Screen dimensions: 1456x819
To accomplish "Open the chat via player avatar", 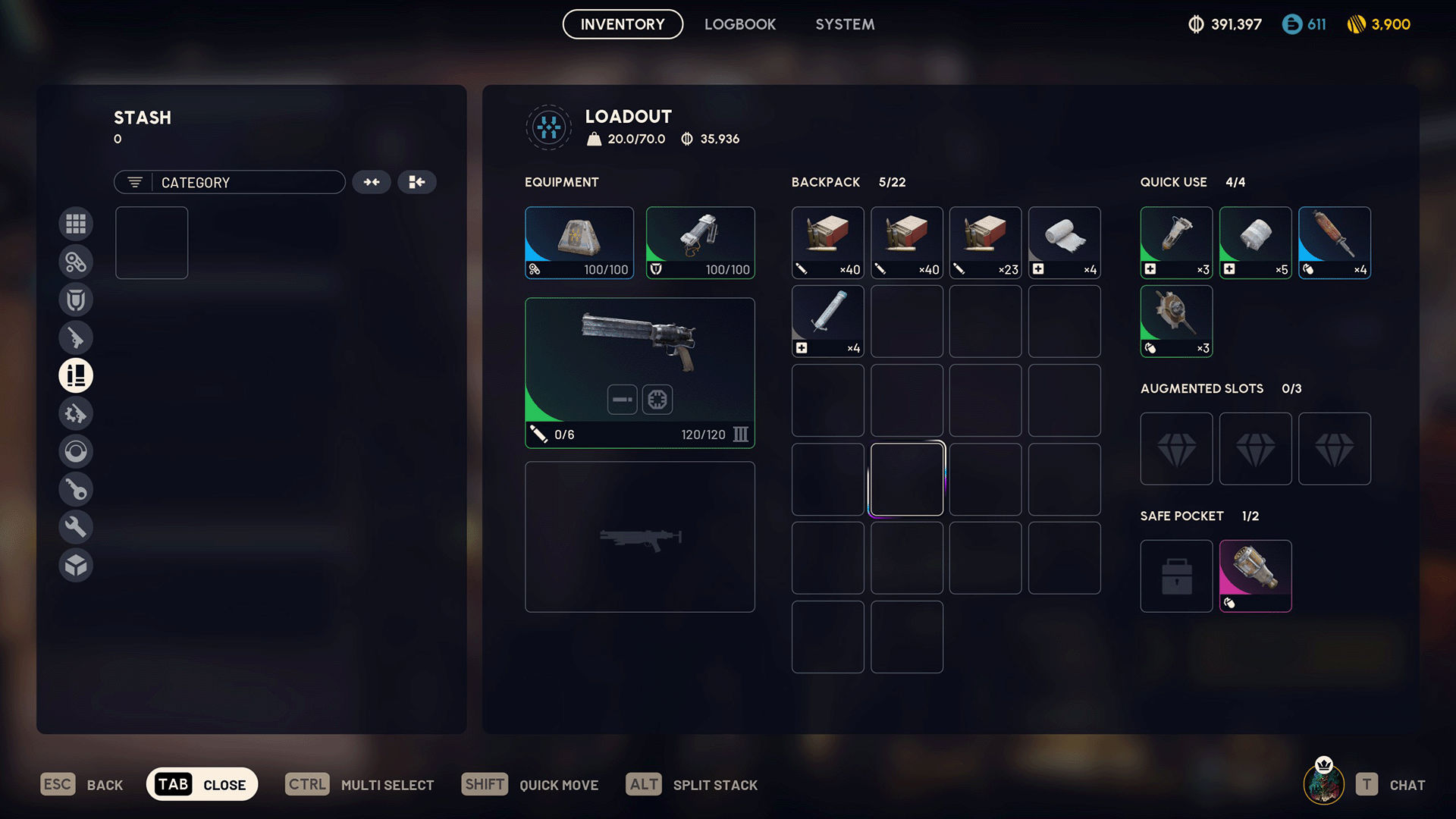I will tap(1323, 783).
